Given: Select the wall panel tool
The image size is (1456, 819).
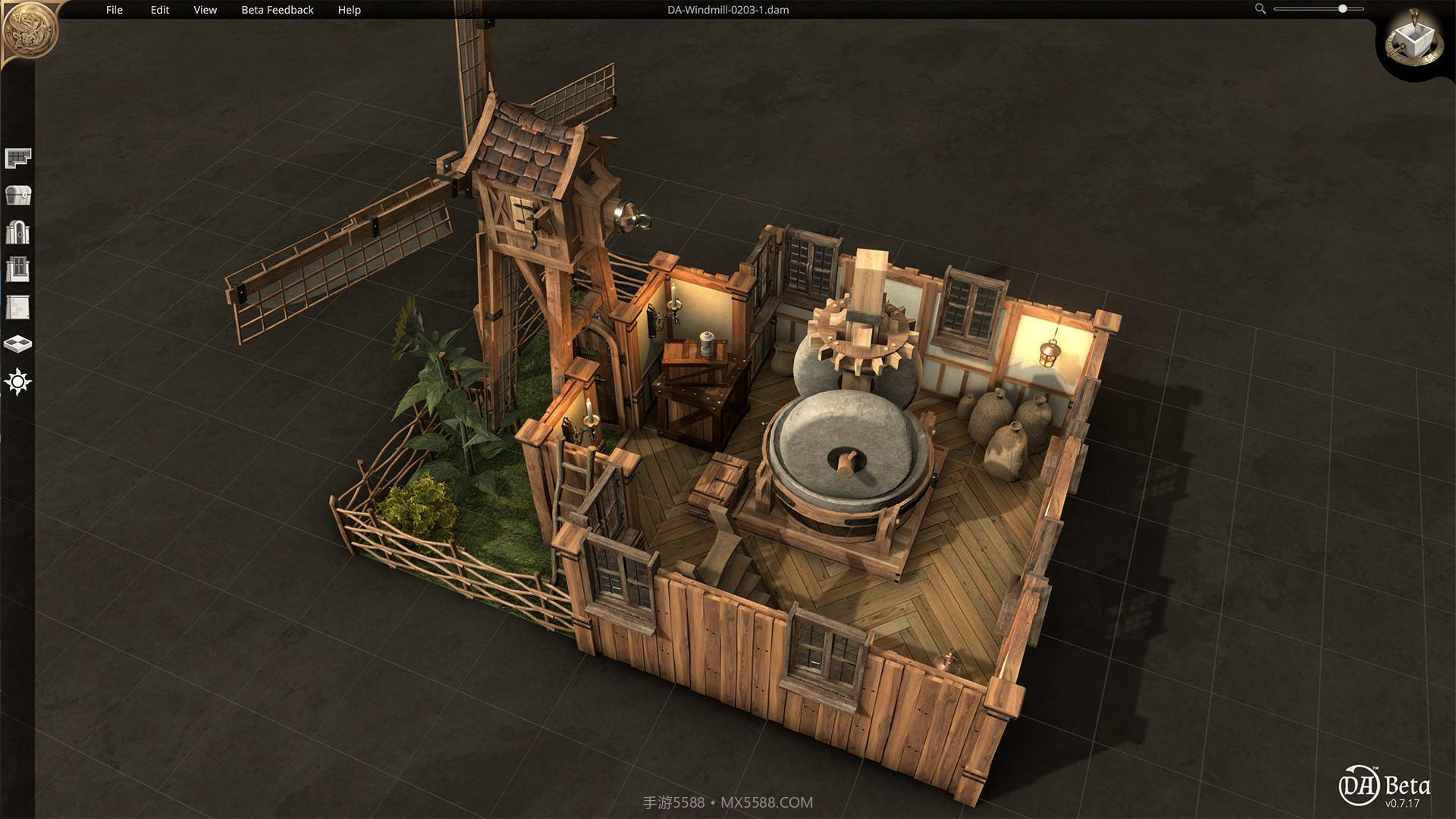Looking at the screenshot, I should click(x=17, y=306).
